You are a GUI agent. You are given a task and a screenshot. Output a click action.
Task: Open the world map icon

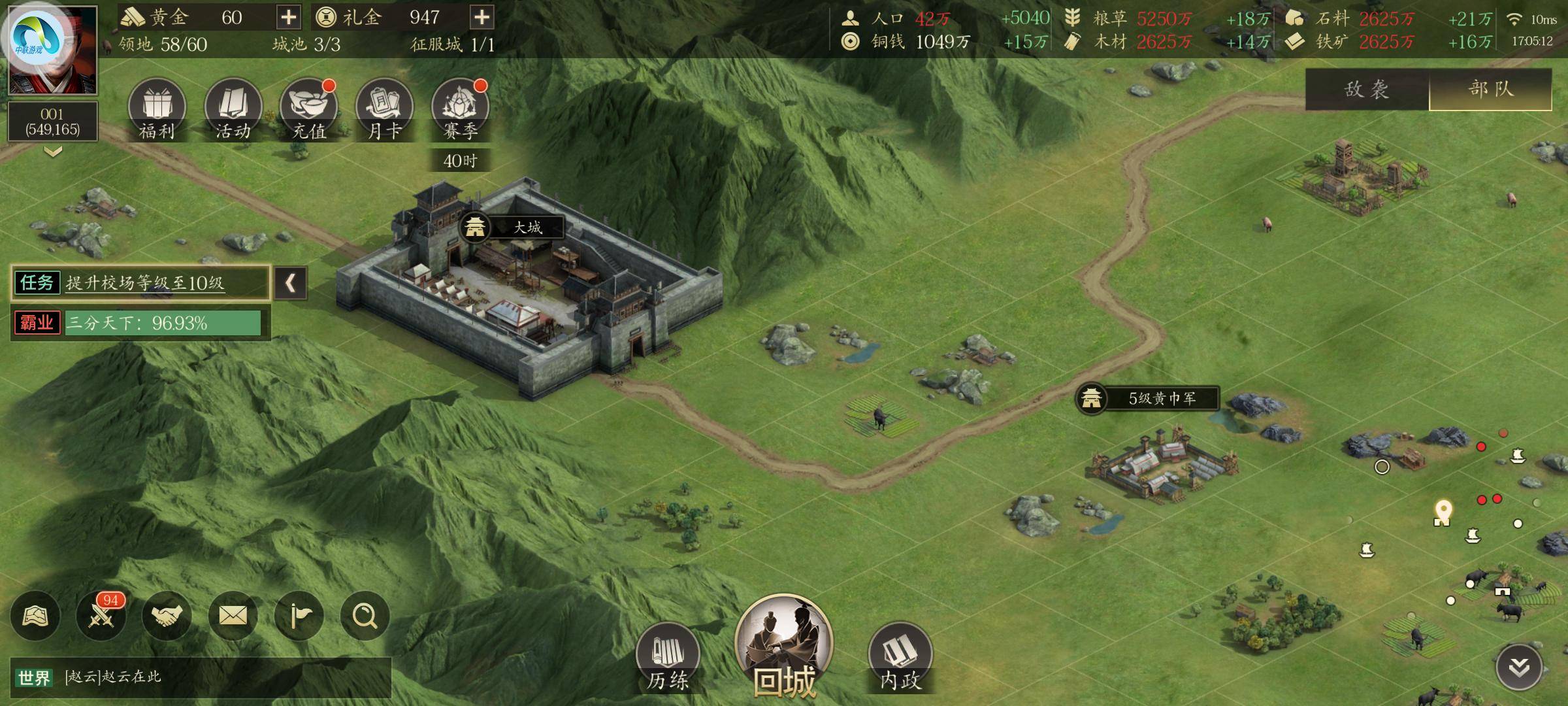[35, 616]
